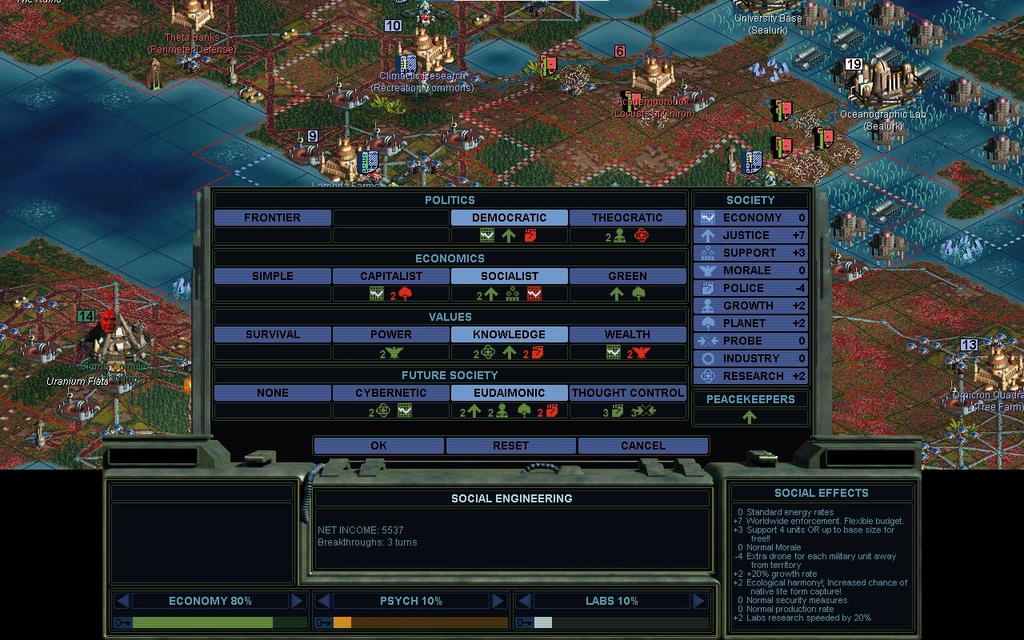Set values to Knowledge
1024x640 pixels.
(509, 334)
